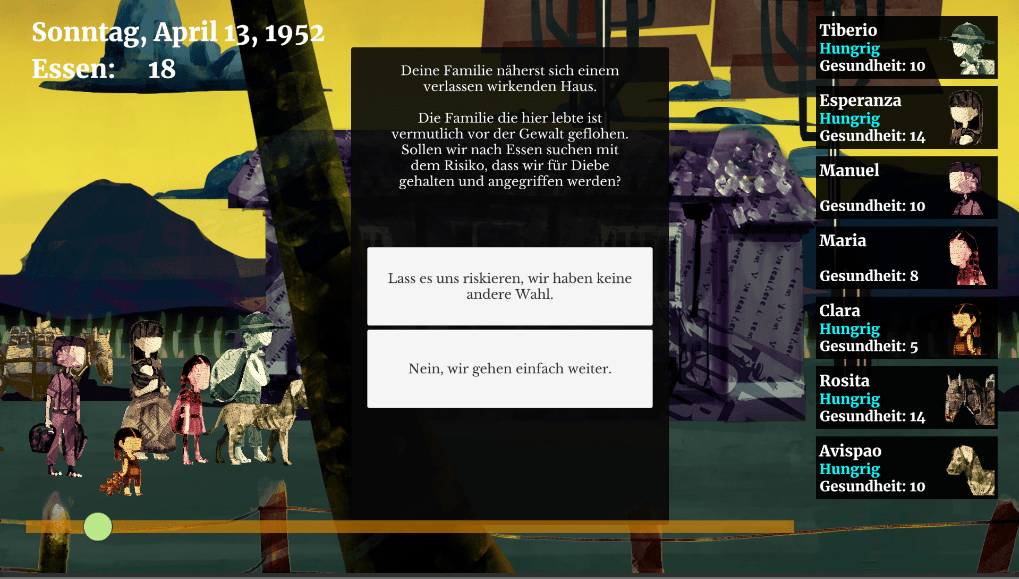
Task: Choose Clara's status panel
Action: (906, 328)
